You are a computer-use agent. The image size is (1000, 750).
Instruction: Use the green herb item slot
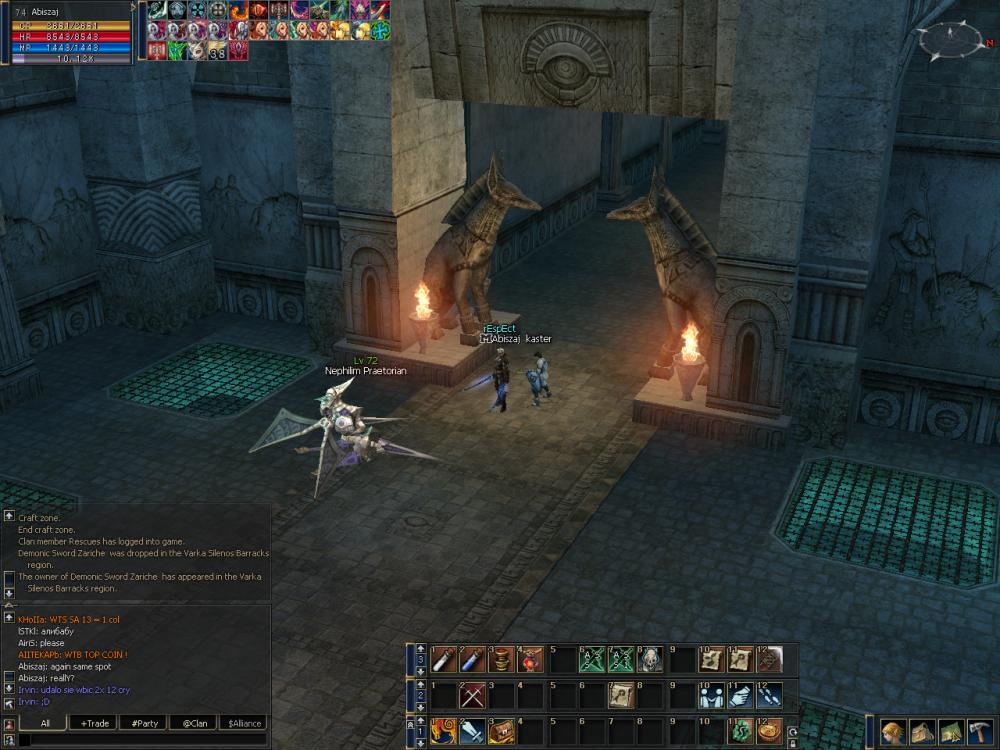[x=740, y=730]
